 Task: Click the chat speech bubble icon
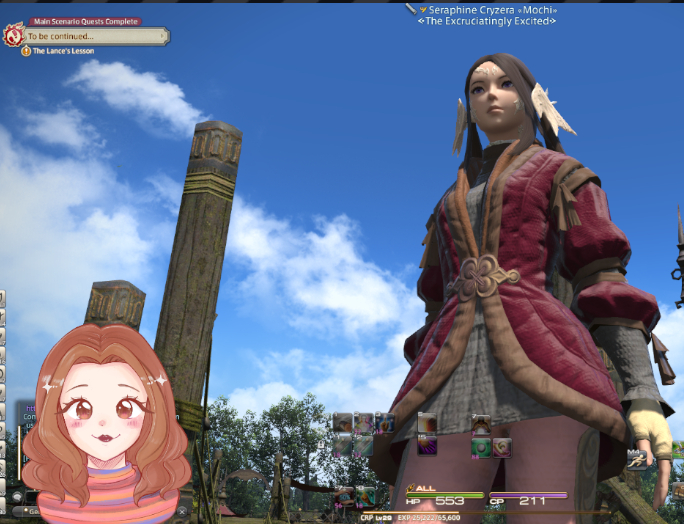[15, 498]
